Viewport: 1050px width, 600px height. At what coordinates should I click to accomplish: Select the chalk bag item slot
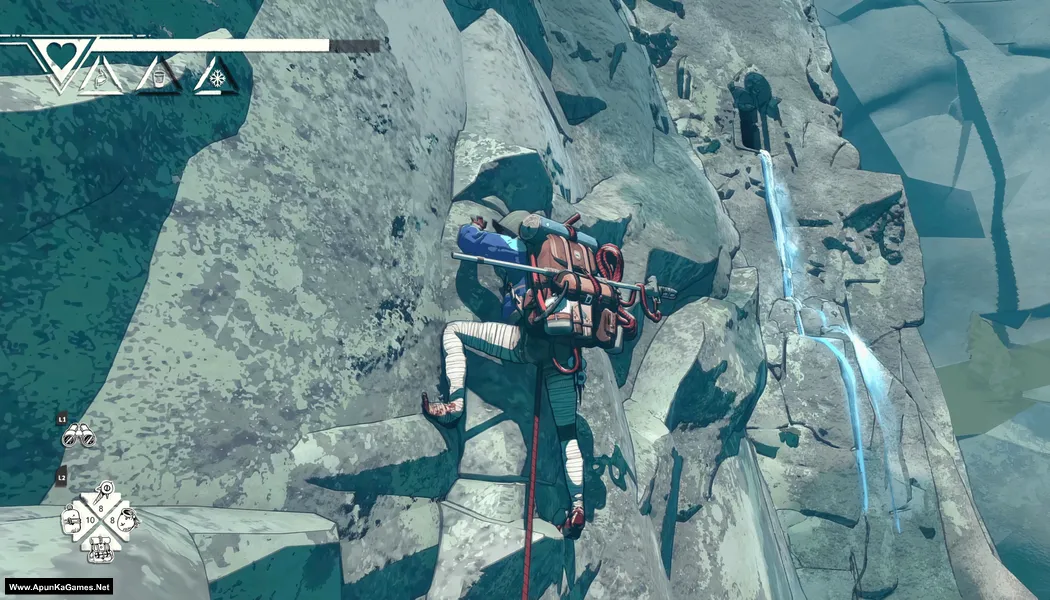click(x=128, y=520)
